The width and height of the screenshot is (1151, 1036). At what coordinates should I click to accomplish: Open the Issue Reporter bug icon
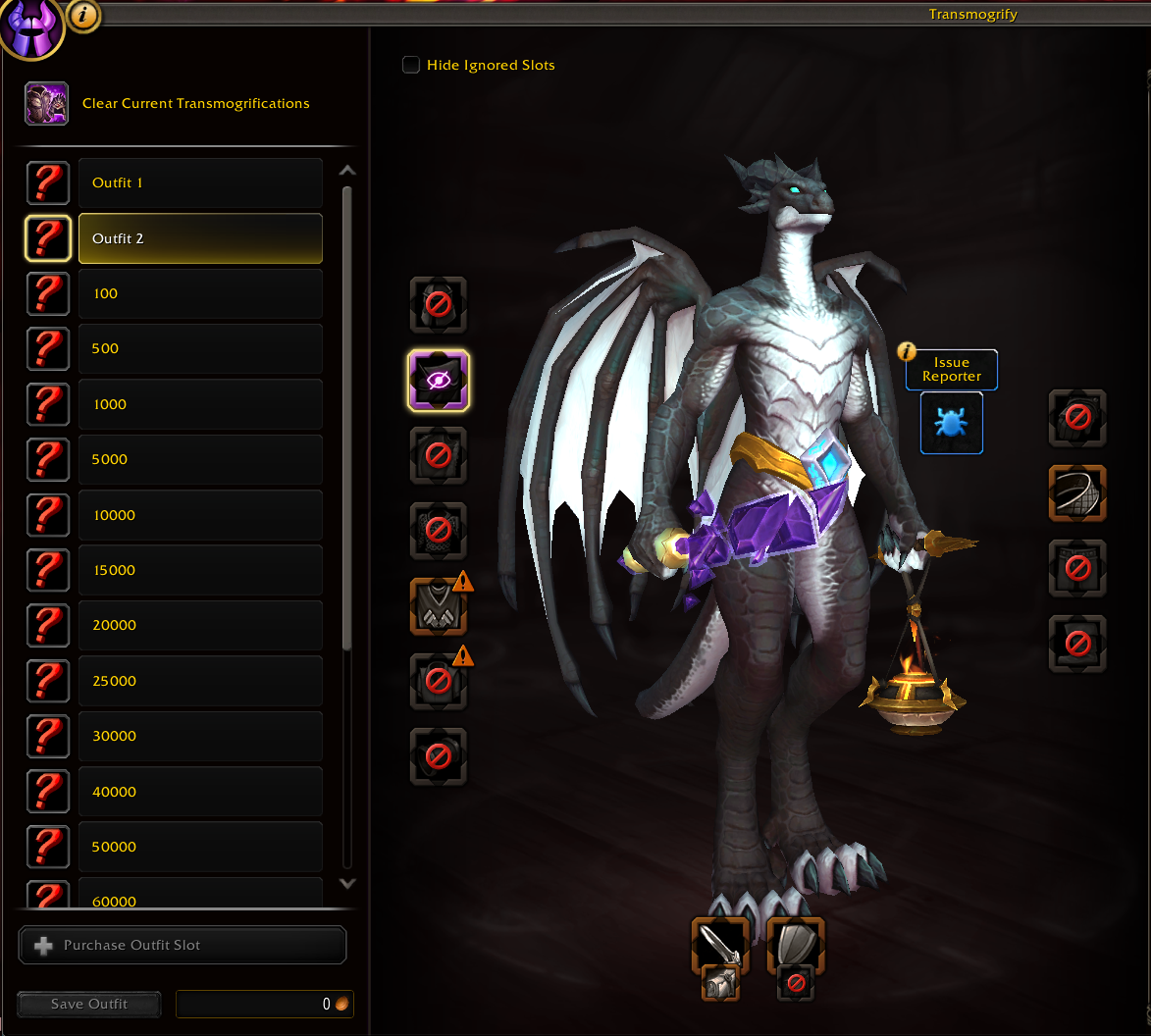pos(951,423)
